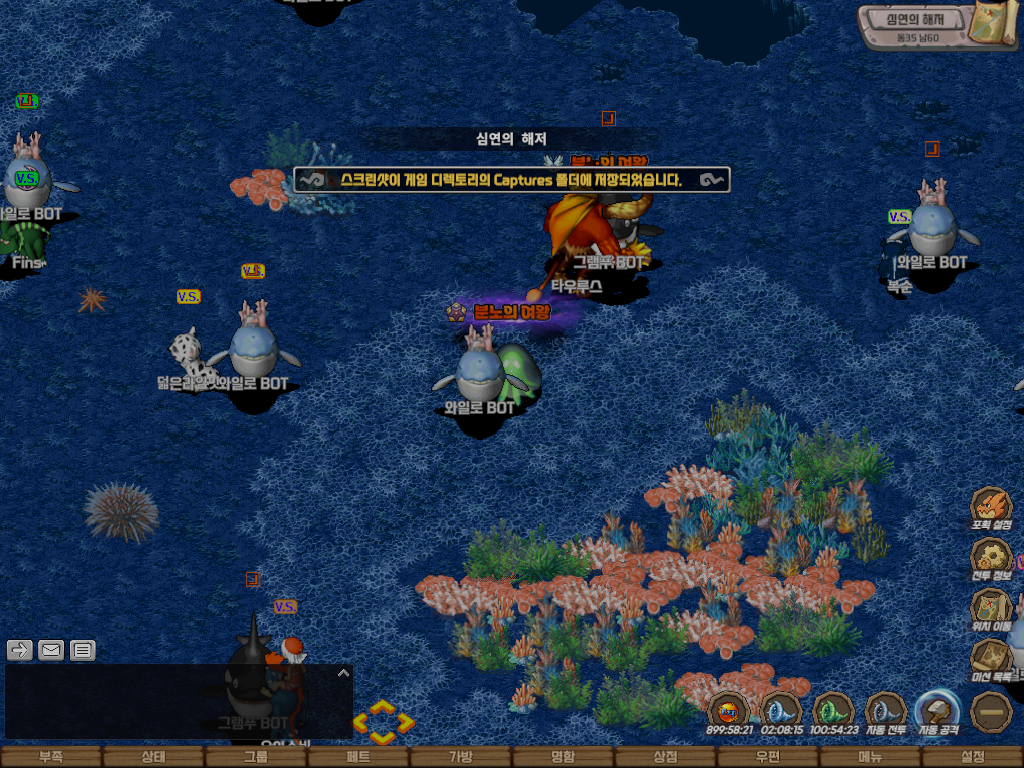This screenshot has width=1024, height=768.
Task: Toggle 자동 공격 auto attack hammer icon
Action: pyautogui.click(x=939, y=711)
